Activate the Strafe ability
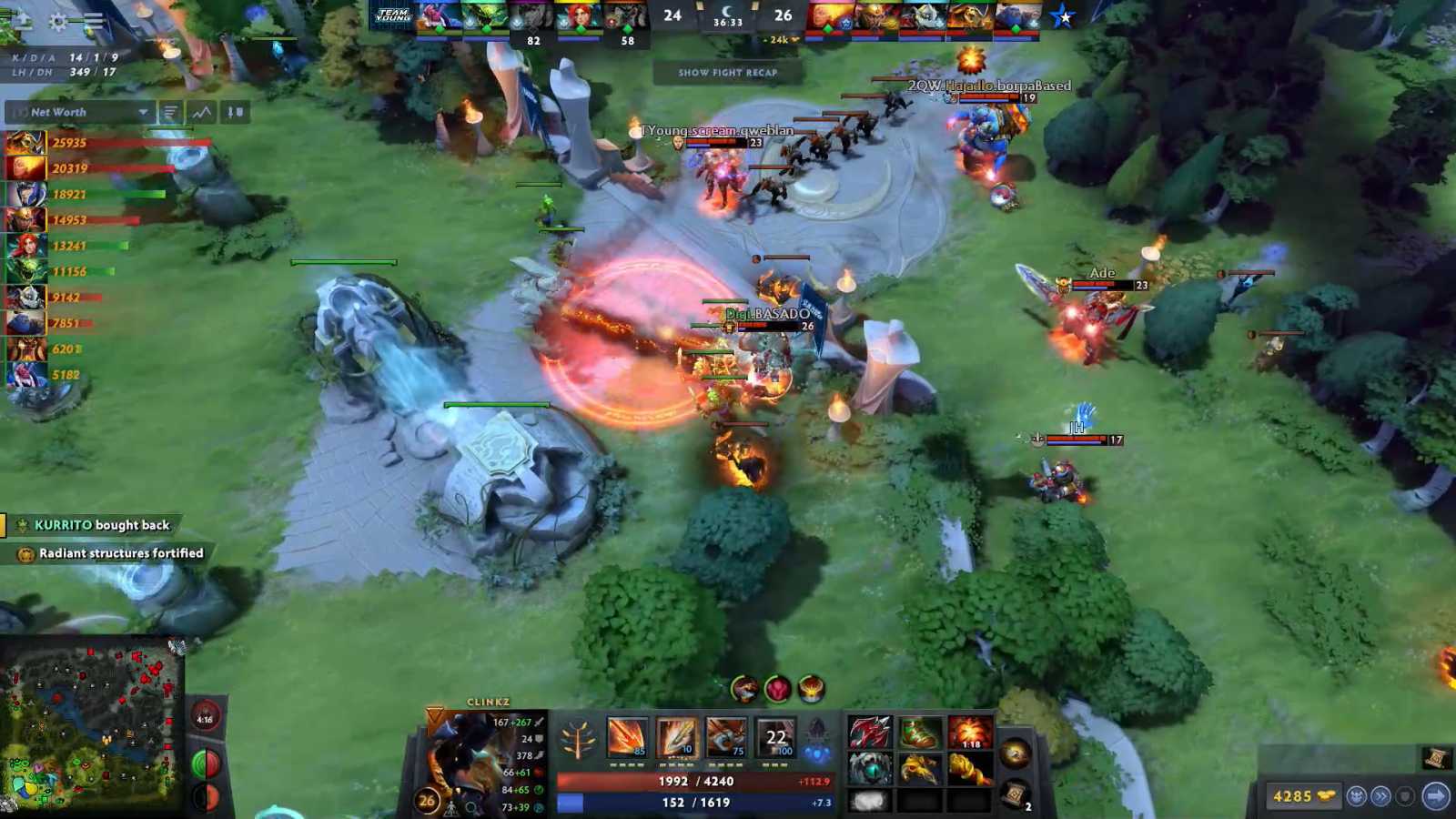Image resolution: width=1456 pixels, height=819 pixels. pyautogui.click(x=628, y=735)
